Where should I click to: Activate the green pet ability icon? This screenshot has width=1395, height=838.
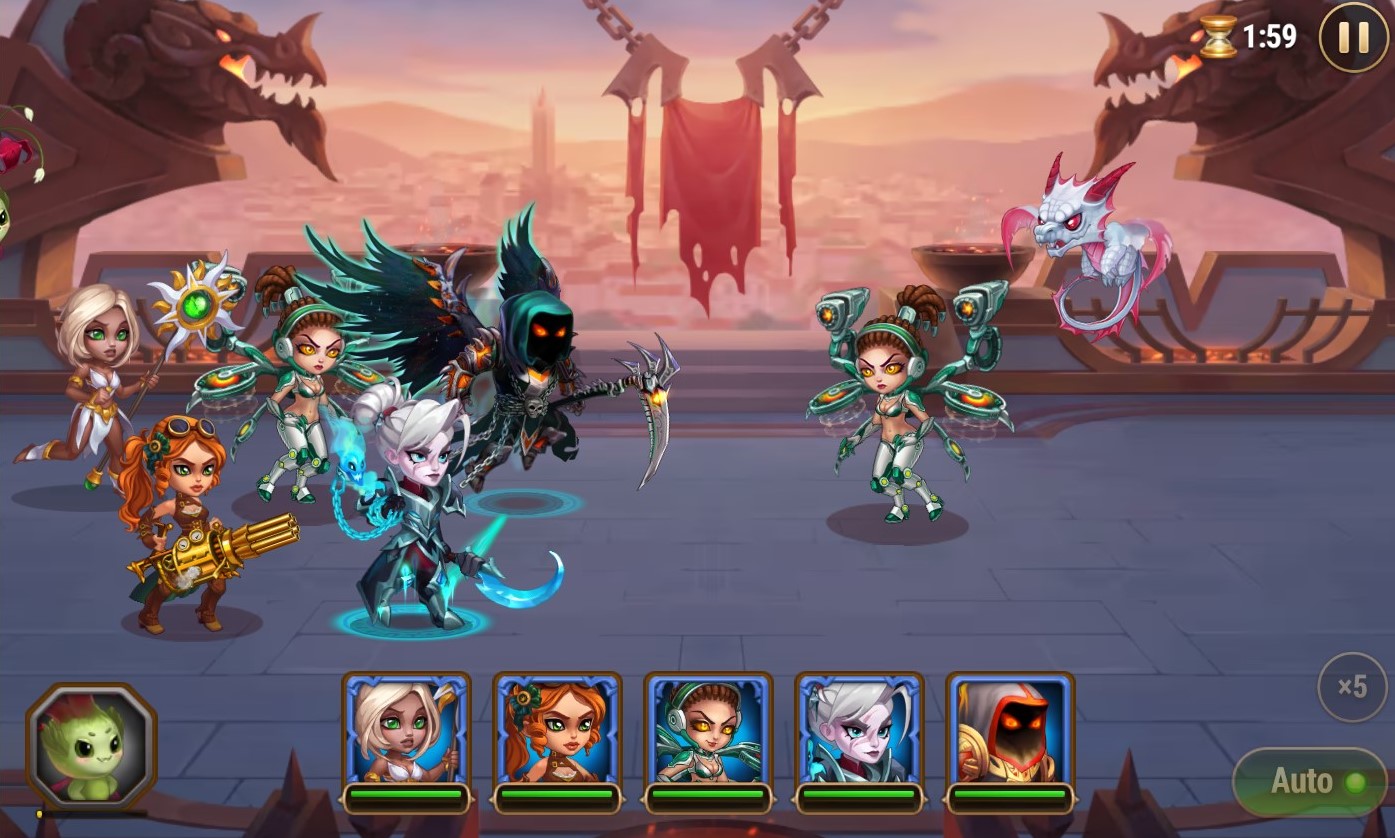(x=91, y=745)
